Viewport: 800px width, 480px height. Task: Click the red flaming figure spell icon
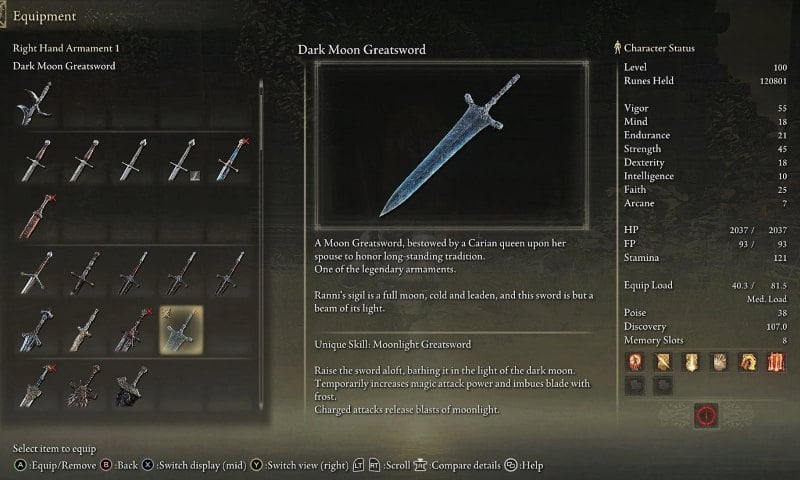click(634, 360)
